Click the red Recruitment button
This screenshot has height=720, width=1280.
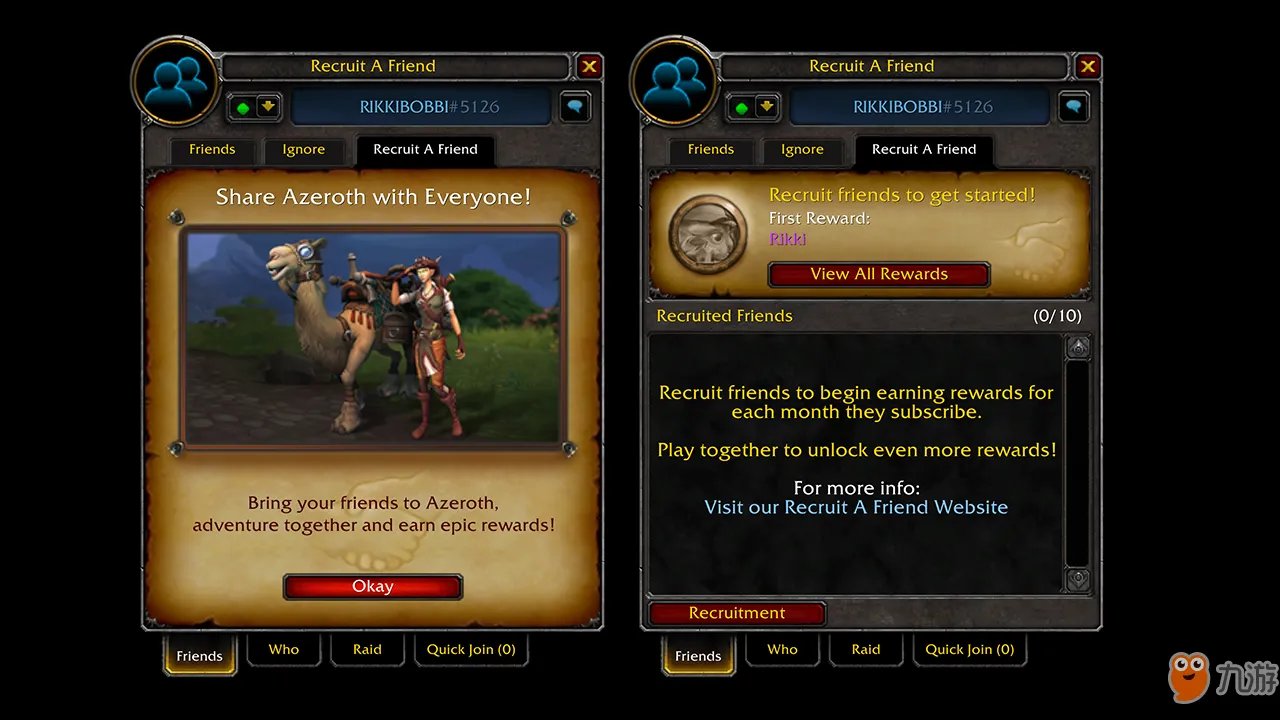737,613
